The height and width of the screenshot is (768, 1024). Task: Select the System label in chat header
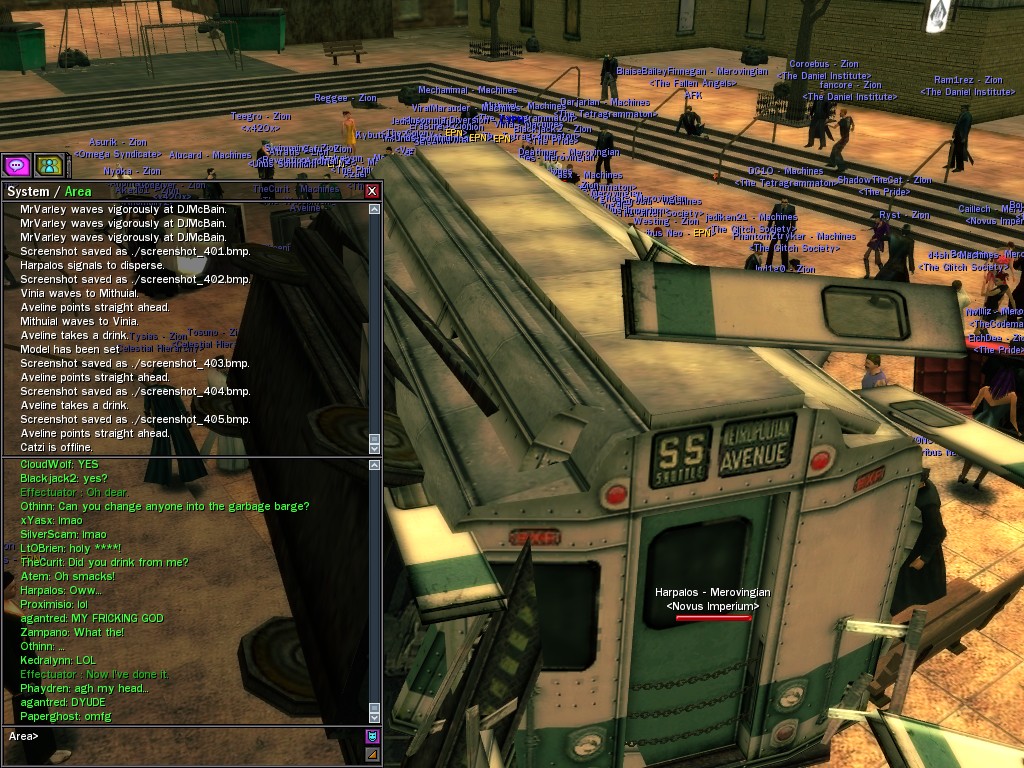(x=28, y=191)
